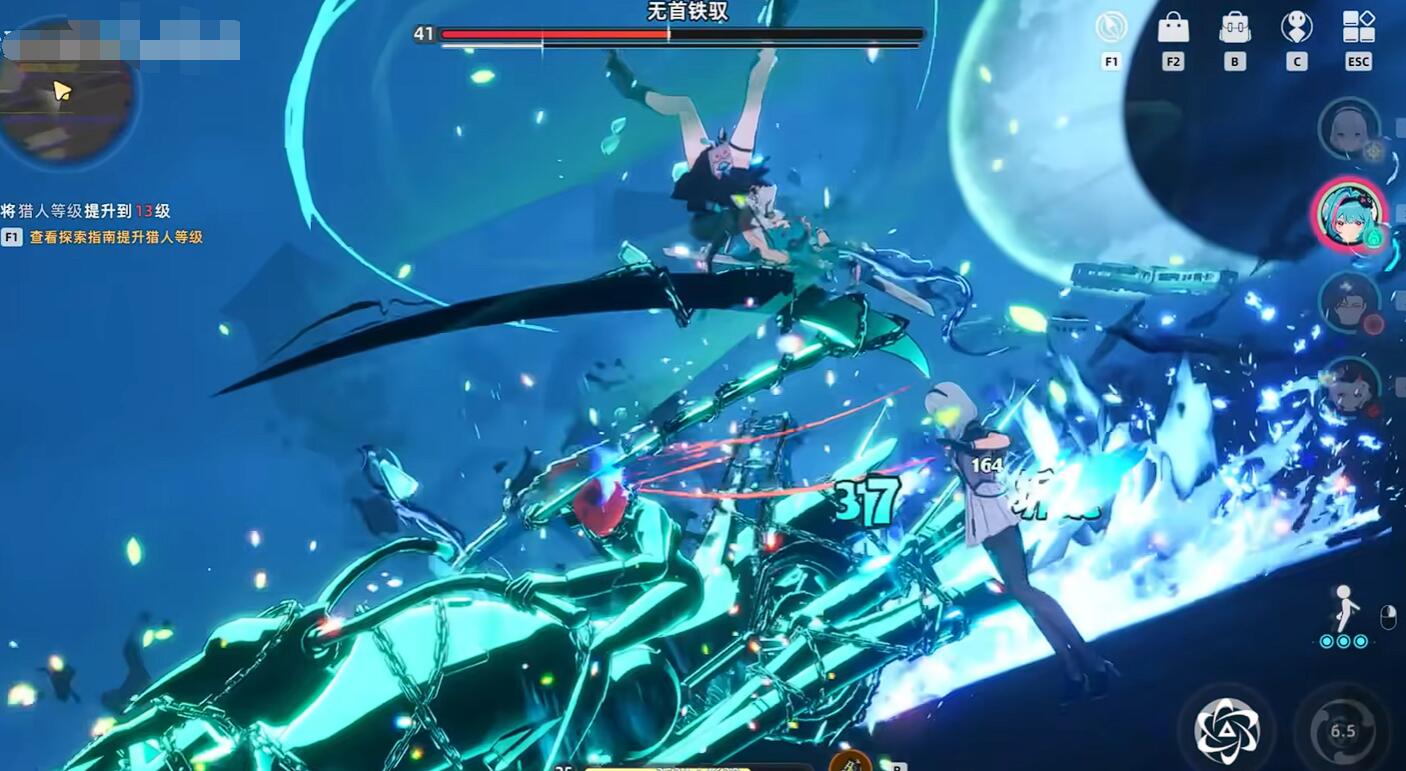This screenshot has height=771, width=1406.
Task: Open the shop handbag icon
Action: pyautogui.click(x=1173, y=27)
